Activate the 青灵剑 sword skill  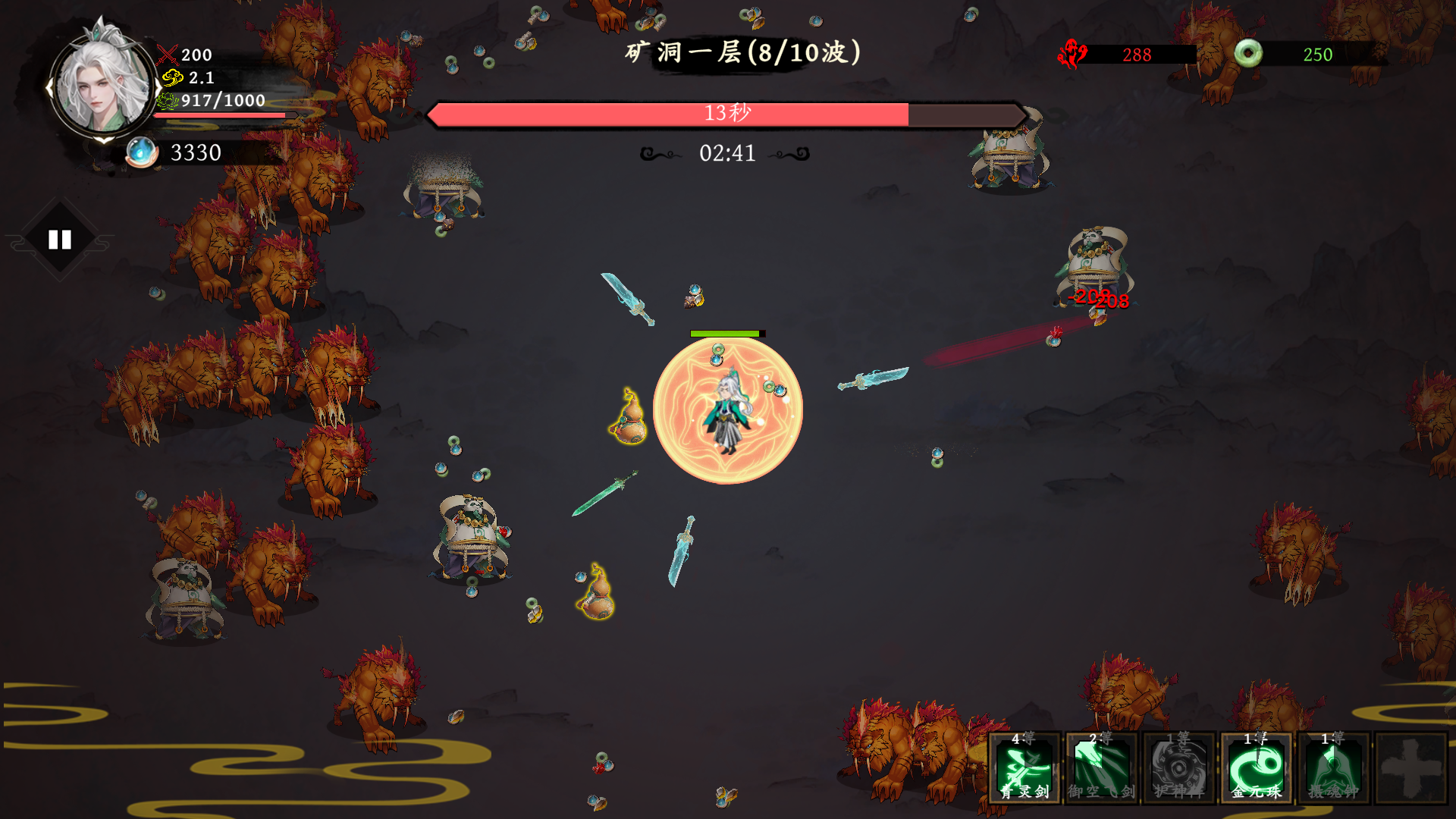(x=1025, y=767)
